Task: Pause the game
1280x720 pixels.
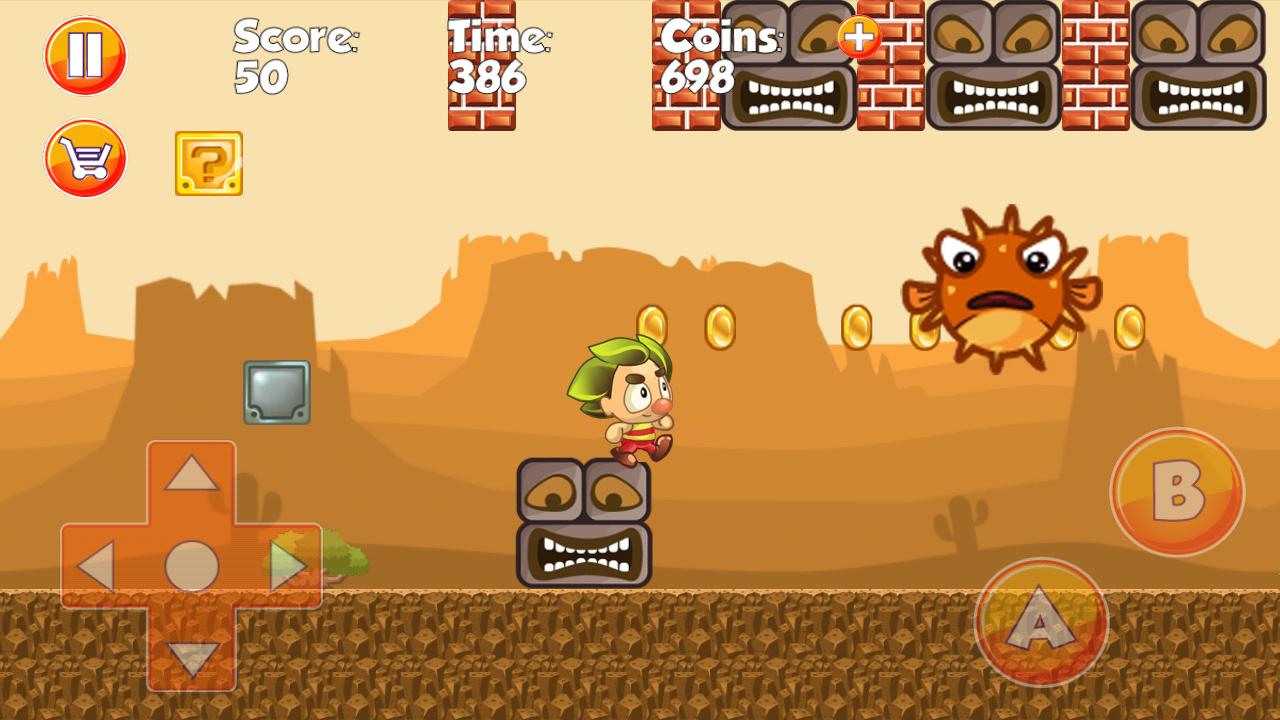Action: (x=85, y=55)
